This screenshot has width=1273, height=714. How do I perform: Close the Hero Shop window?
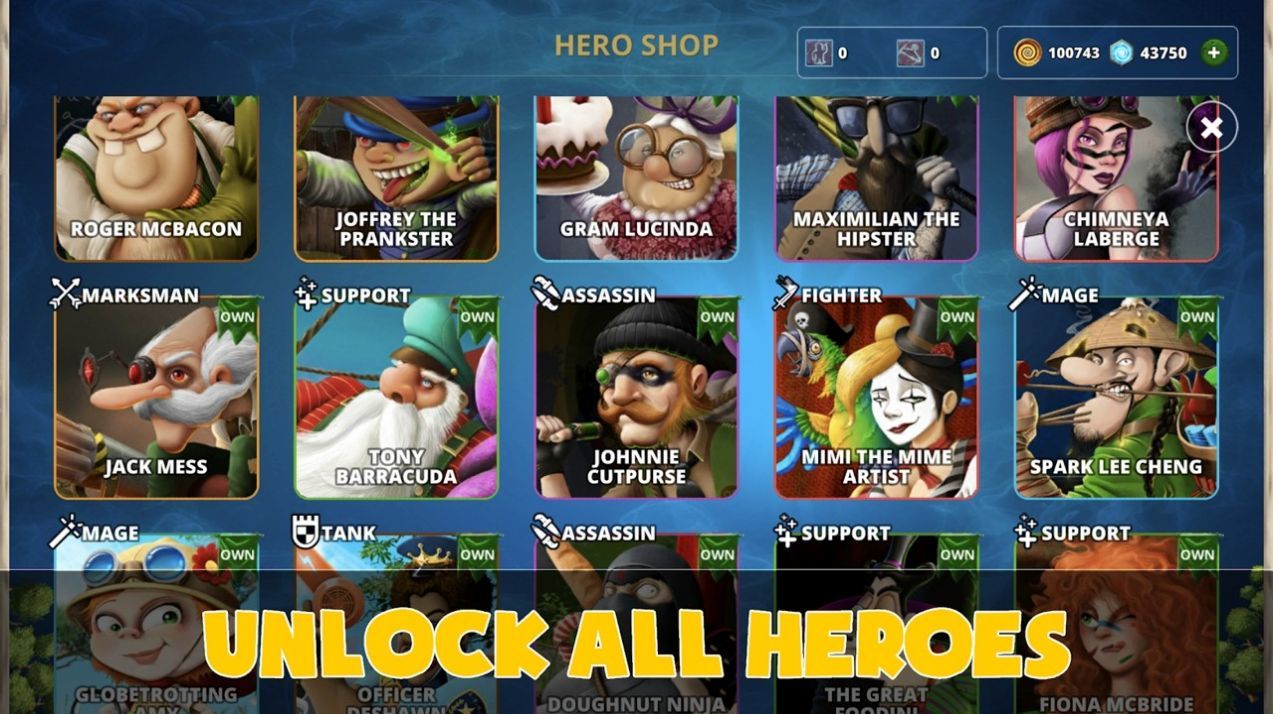1211,127
